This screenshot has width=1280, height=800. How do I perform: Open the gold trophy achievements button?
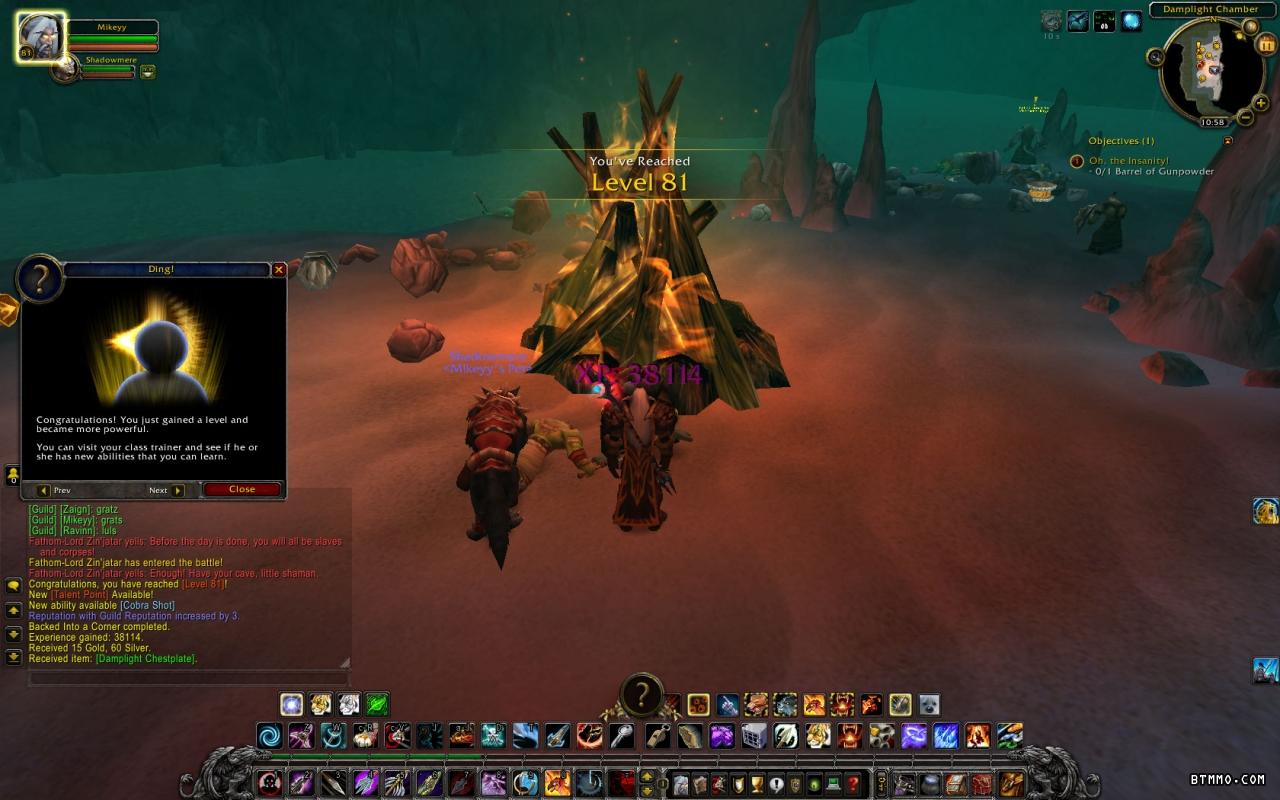coord(756,784)
